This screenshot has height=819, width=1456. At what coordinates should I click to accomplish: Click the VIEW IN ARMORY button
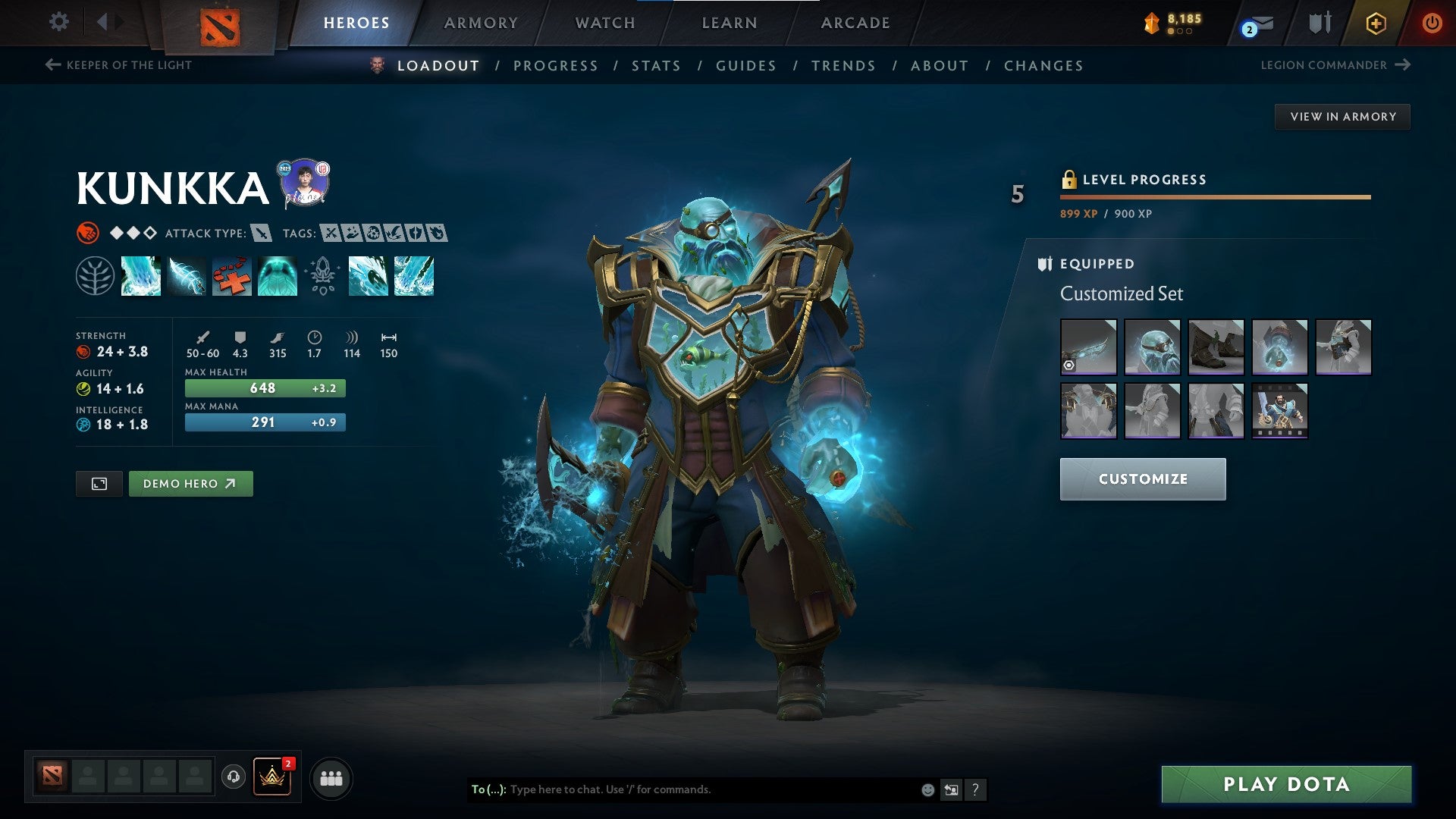(x=1343, y=117)
